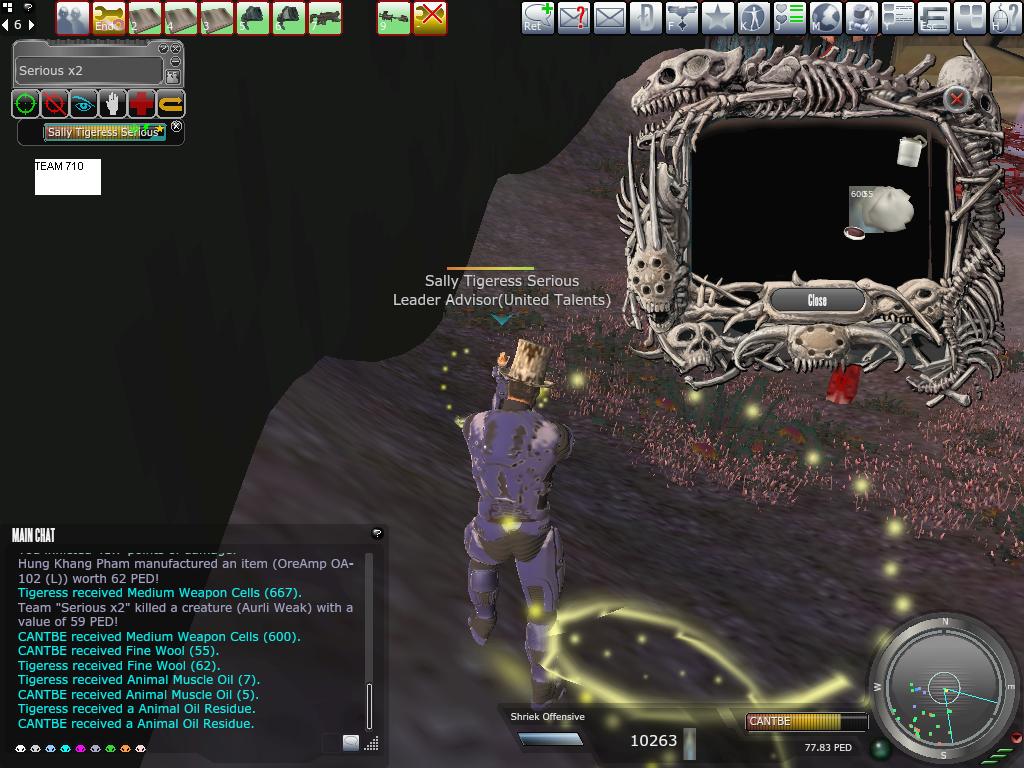Toggle the magenta chat channel filter
The image size is (1024, 768).
(x=81, y=748)
